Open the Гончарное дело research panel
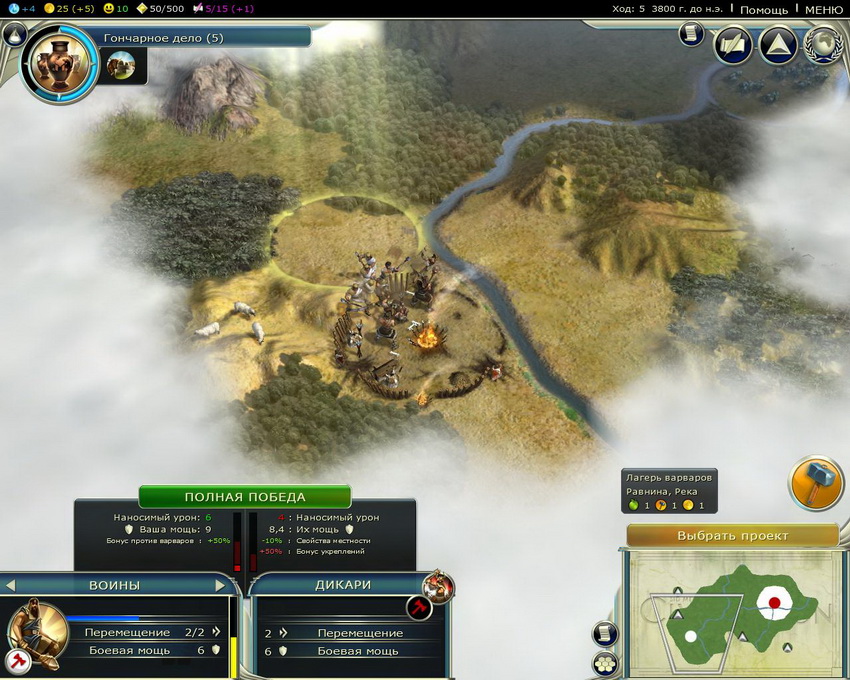 205,37
